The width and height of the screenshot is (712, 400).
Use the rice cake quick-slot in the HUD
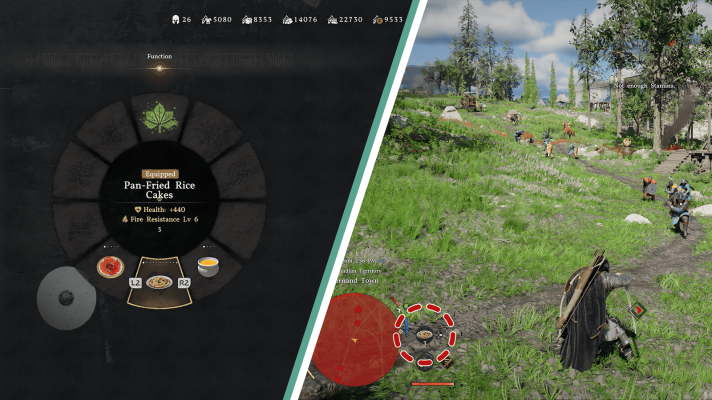tap(425, 333)
